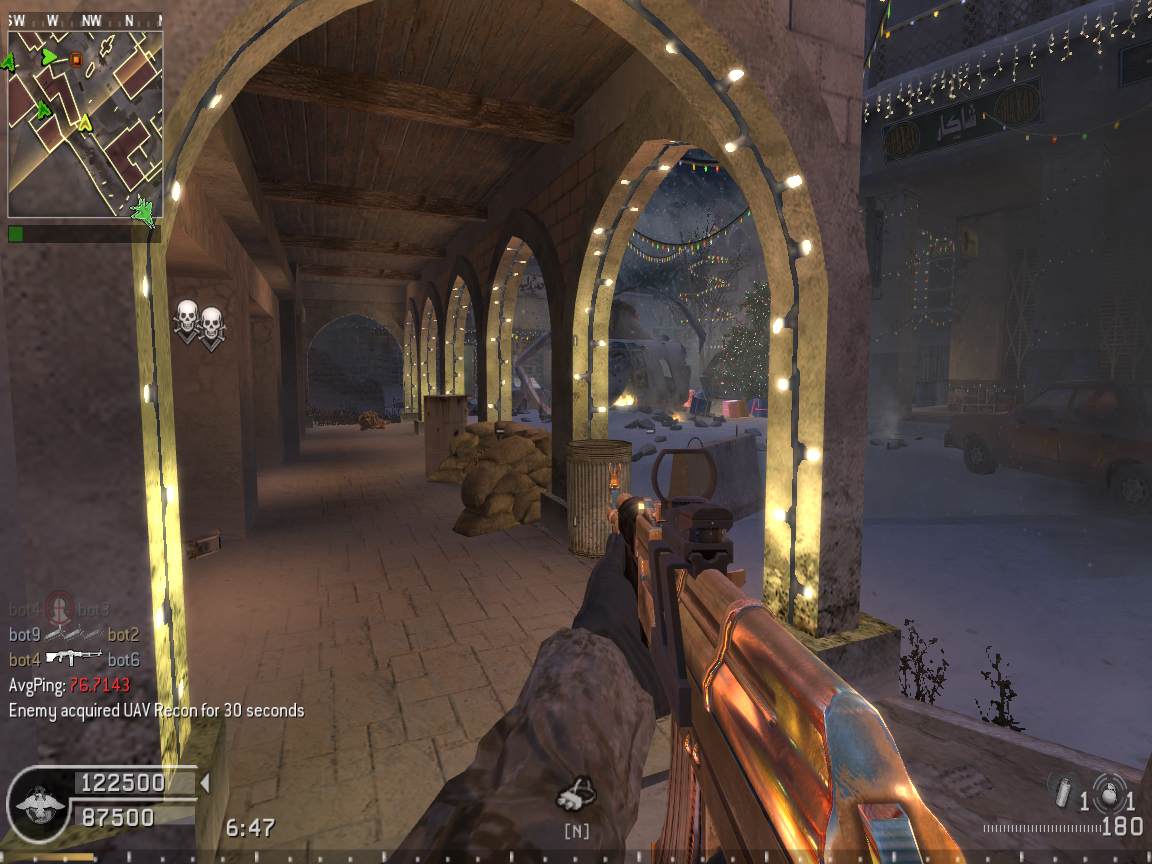Choose the special grenade icon beside the ammo
This screenshot has width=1152, height=864.
[1062, 789]
